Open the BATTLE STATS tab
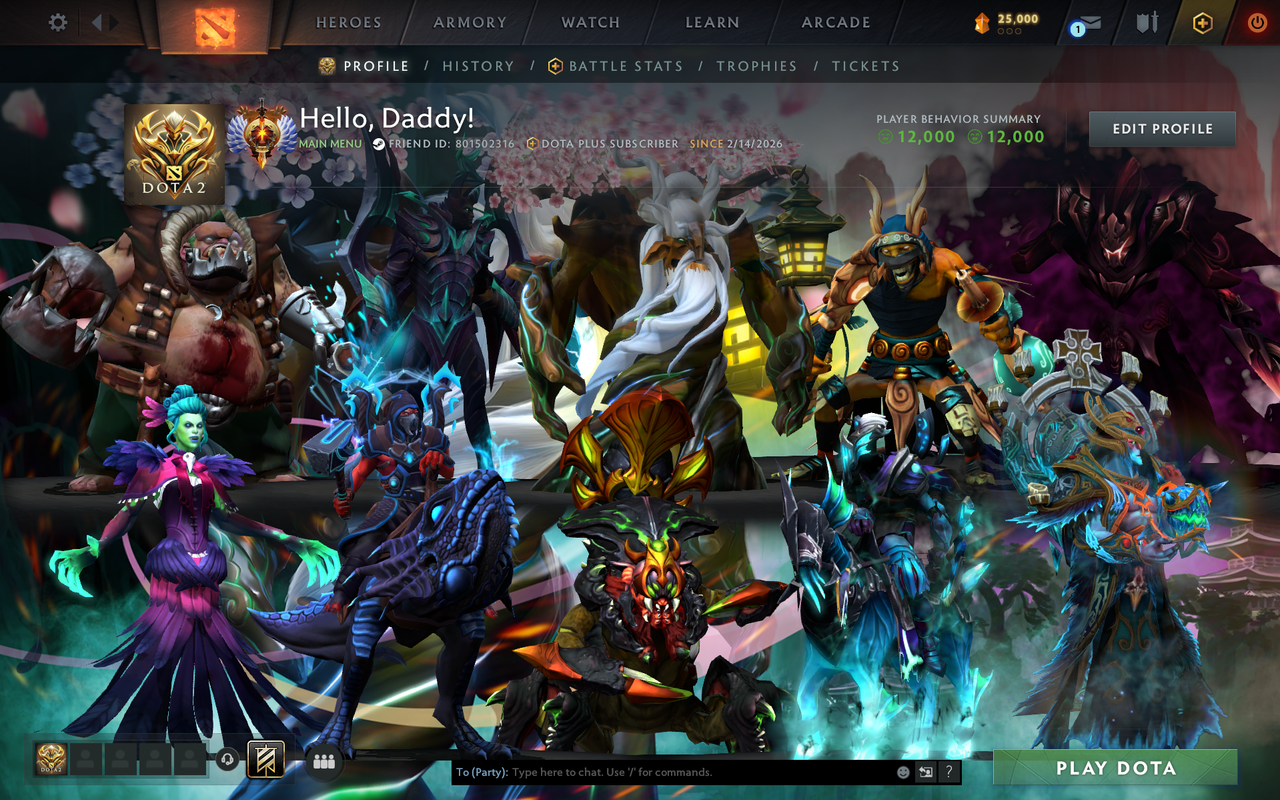The image size is (1280, 800). point(625,65)
